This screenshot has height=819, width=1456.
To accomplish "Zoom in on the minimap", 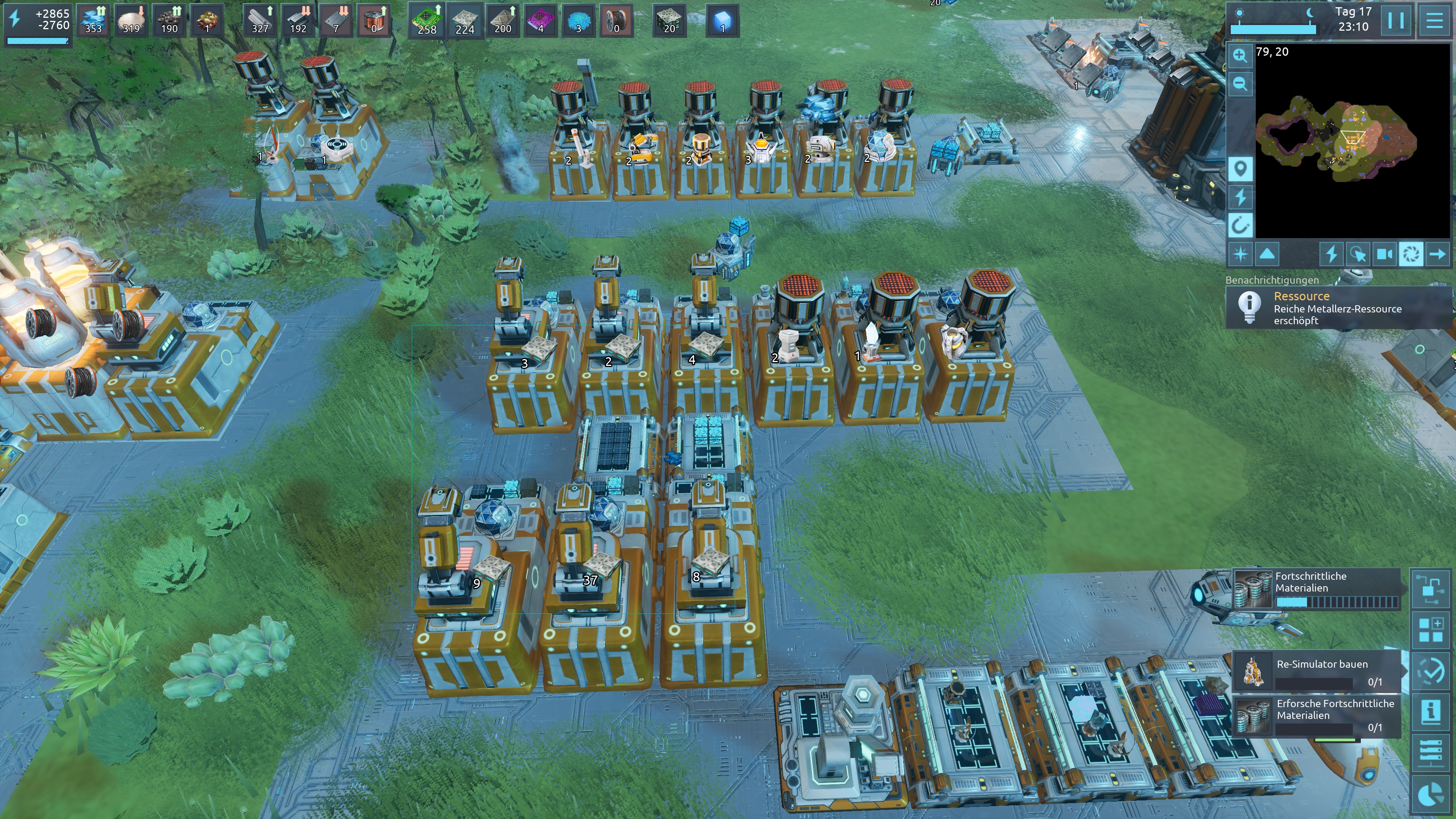I will tap(1240, 55).
